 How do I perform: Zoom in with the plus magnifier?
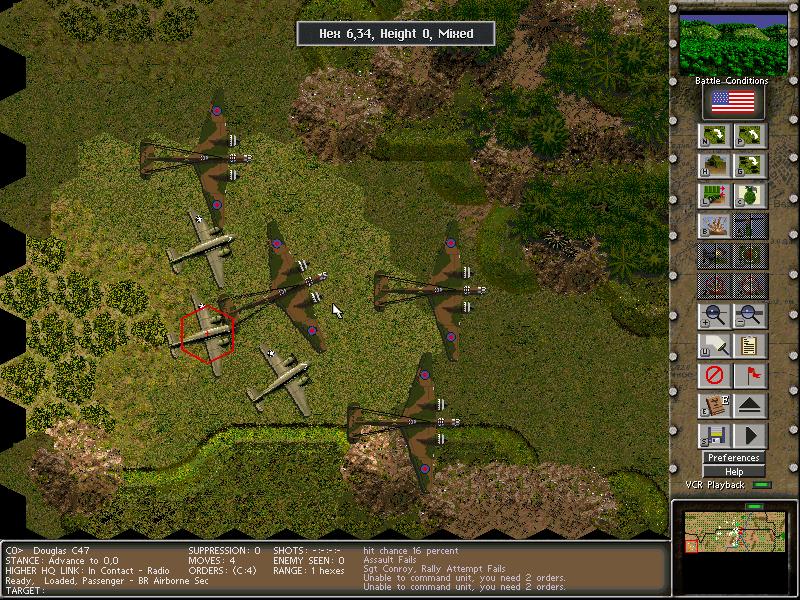coord(714,316)
